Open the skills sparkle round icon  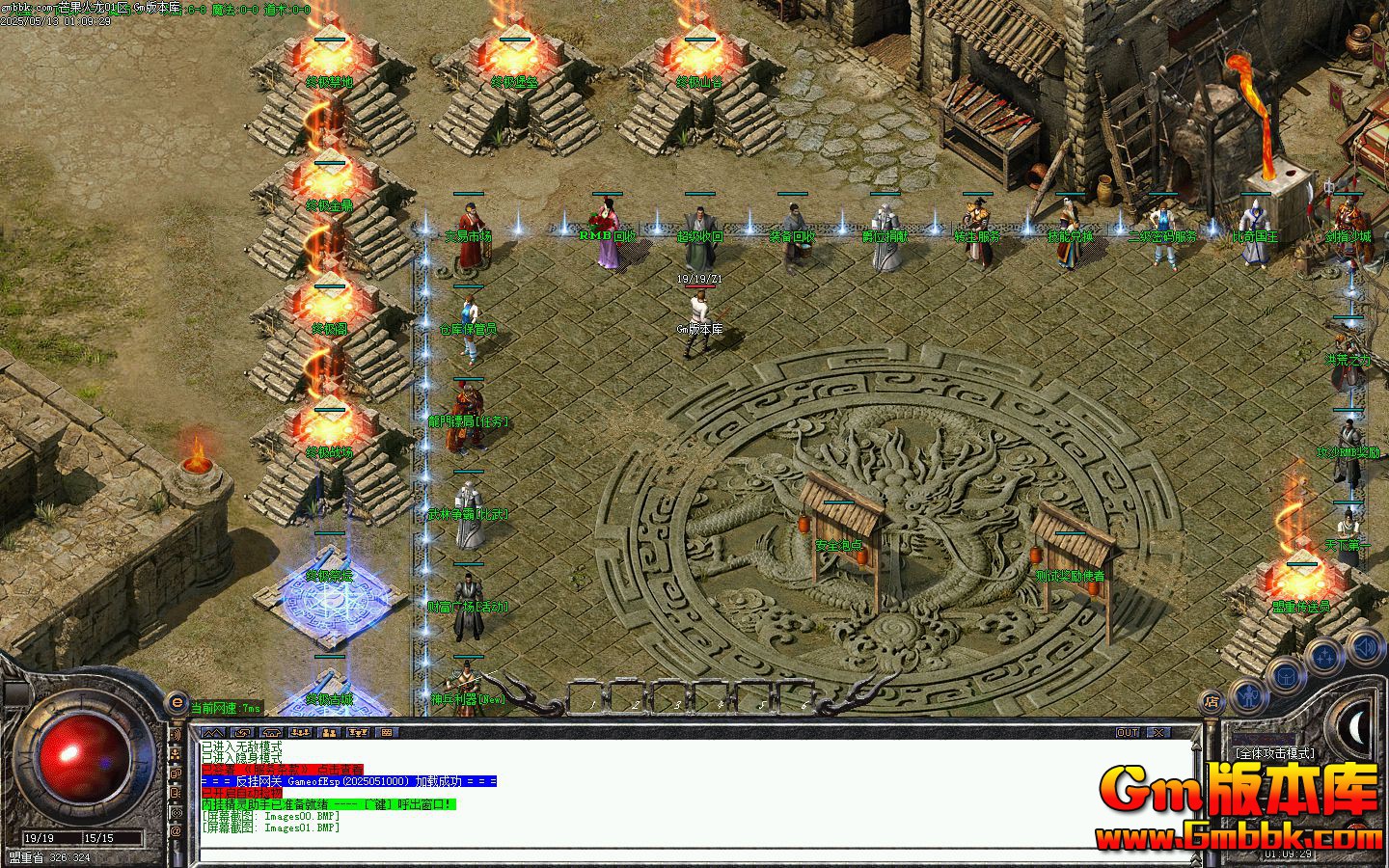[1326, 655]
